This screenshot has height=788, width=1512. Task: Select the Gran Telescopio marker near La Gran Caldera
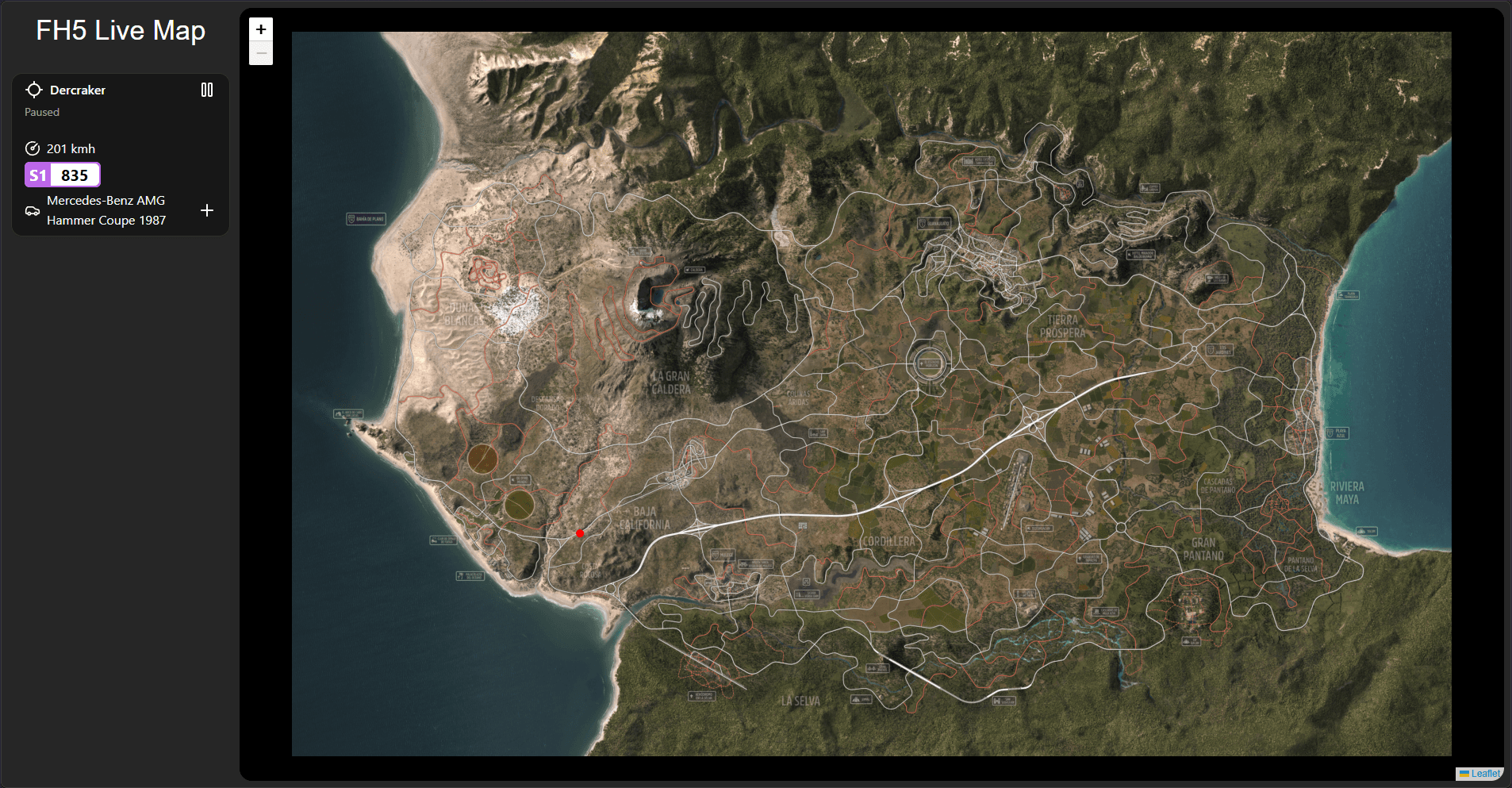pyautogui.click(x=639, y=252)
